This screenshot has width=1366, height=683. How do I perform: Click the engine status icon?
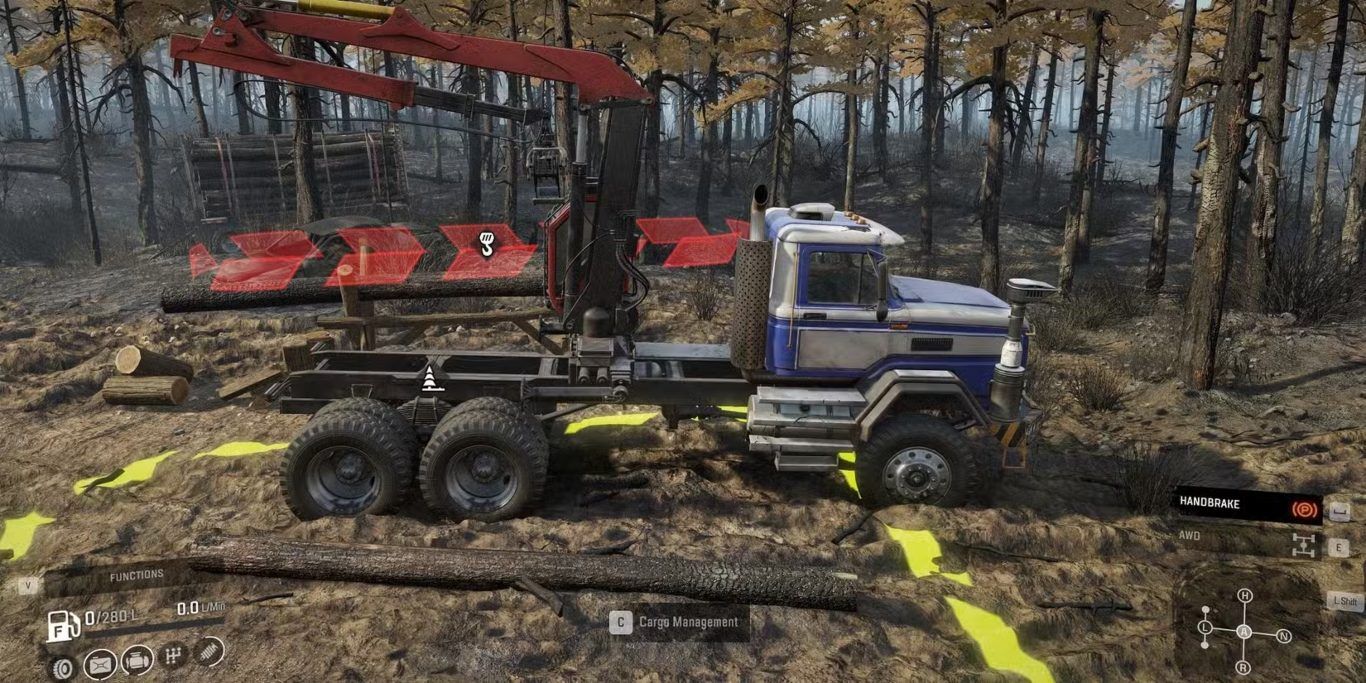pyautogui.click(x=137, y=660)
